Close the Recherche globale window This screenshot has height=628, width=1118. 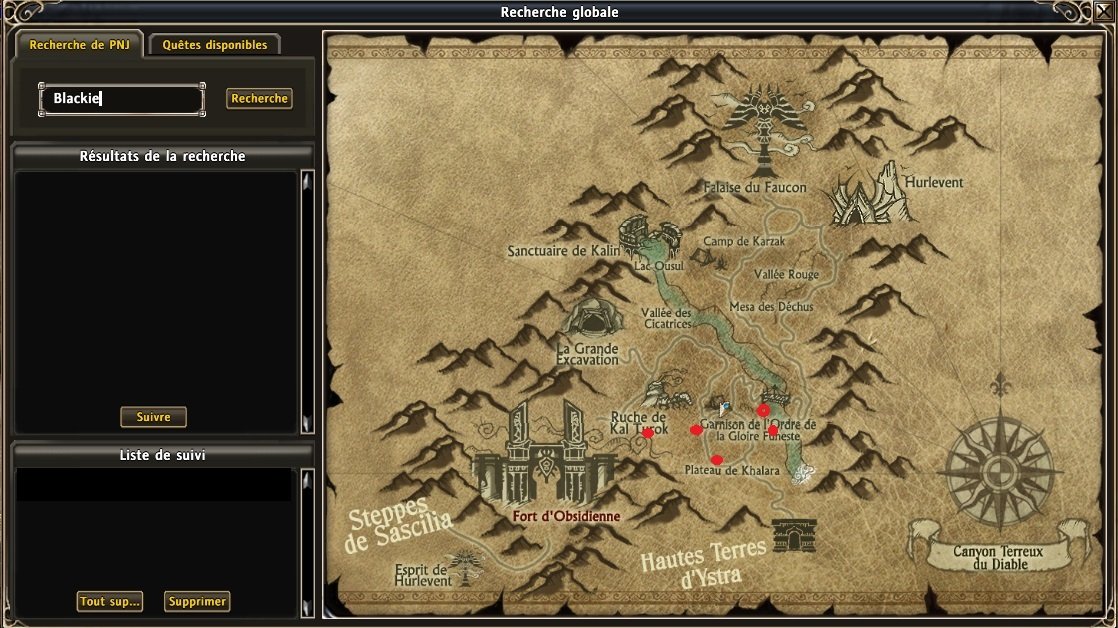1105,11
